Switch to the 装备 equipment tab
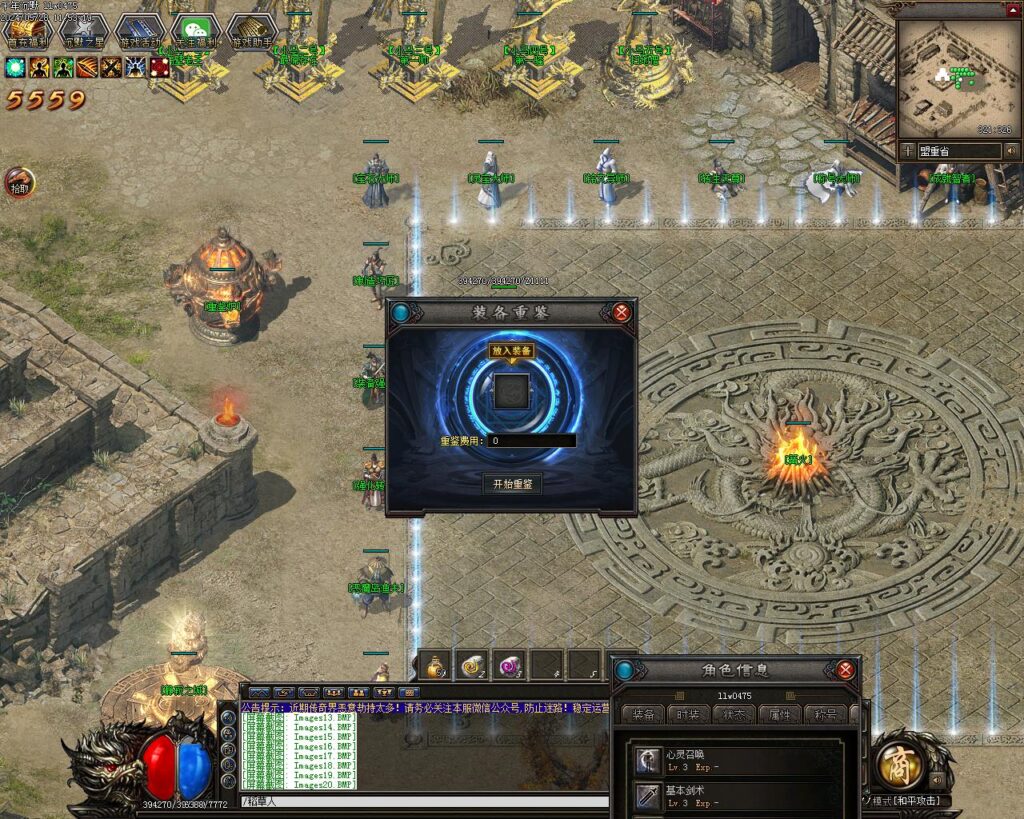Viewport: 1024px width, 819px height. pyautogui.click(x=644, y=715)
